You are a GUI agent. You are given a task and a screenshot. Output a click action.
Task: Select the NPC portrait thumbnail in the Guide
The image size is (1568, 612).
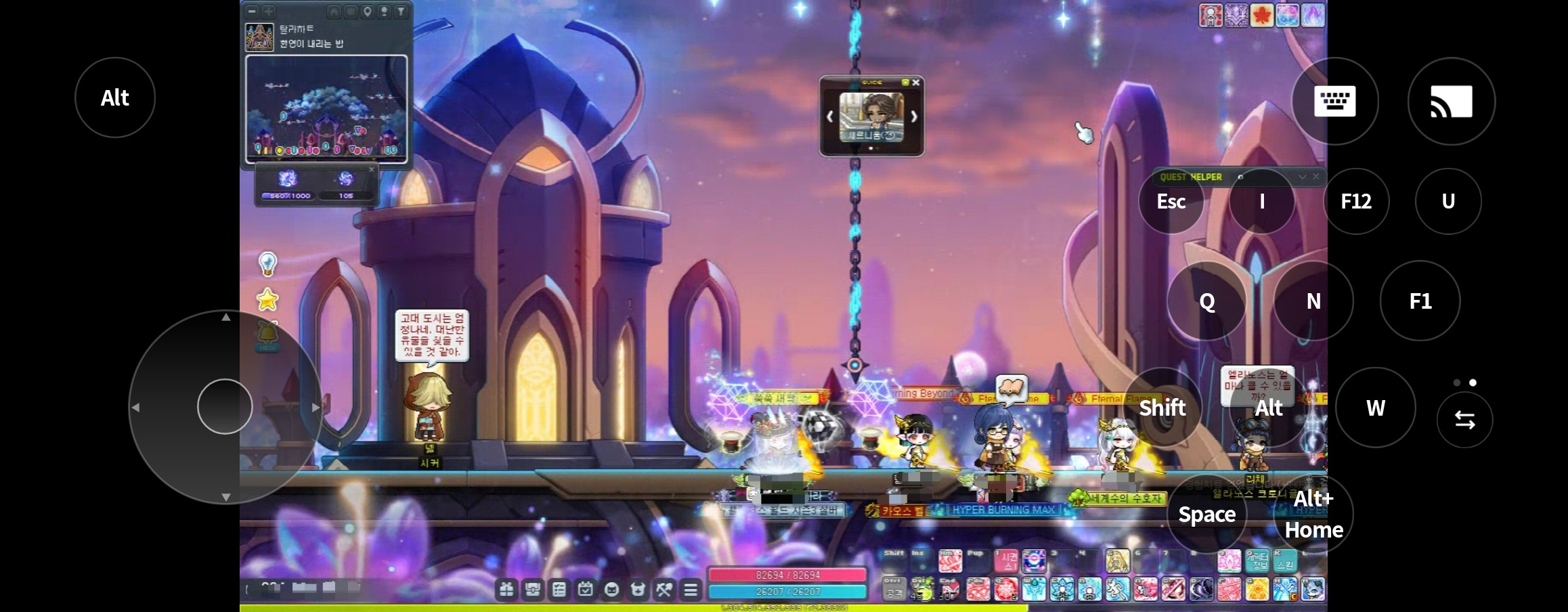(x=871, y=116)
